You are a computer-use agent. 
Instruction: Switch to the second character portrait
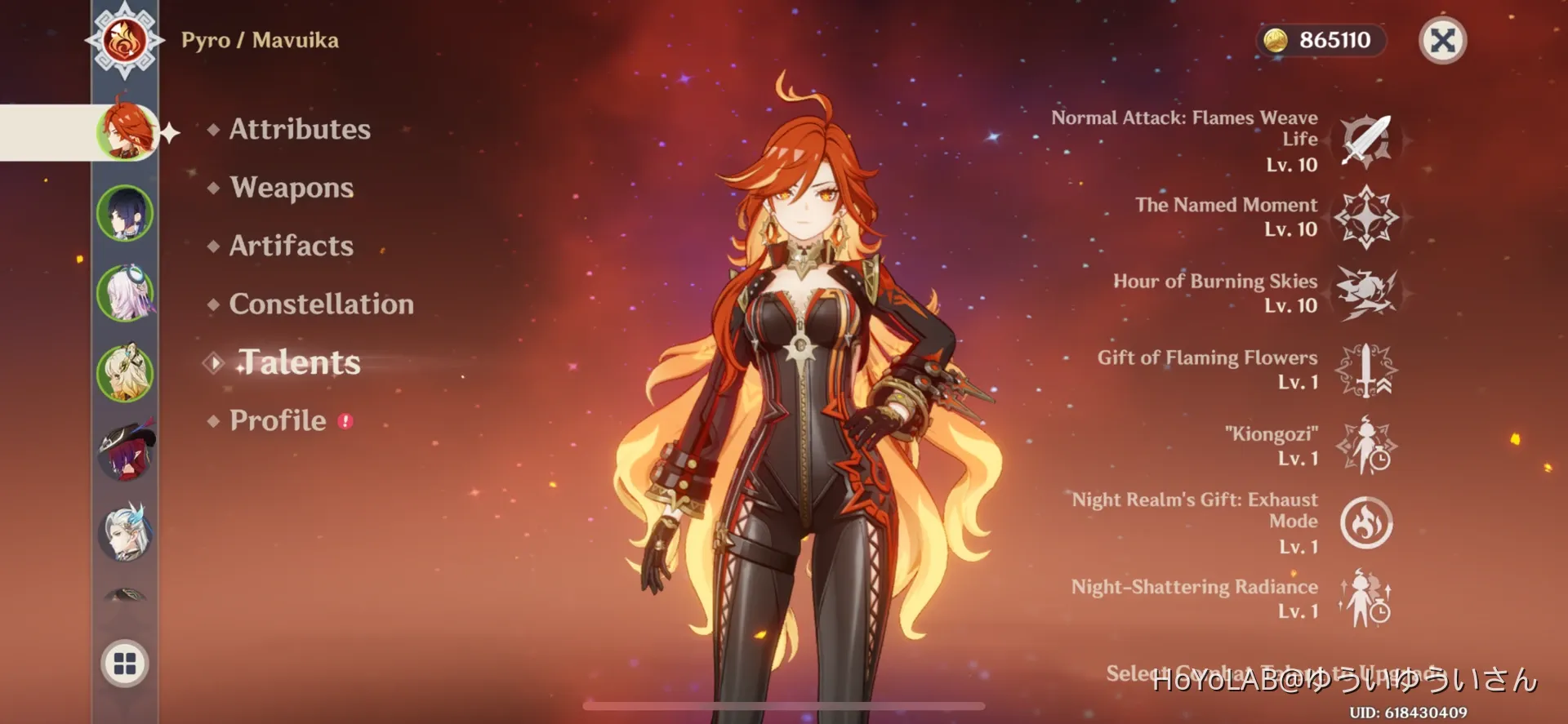click(x=124, y=212)
